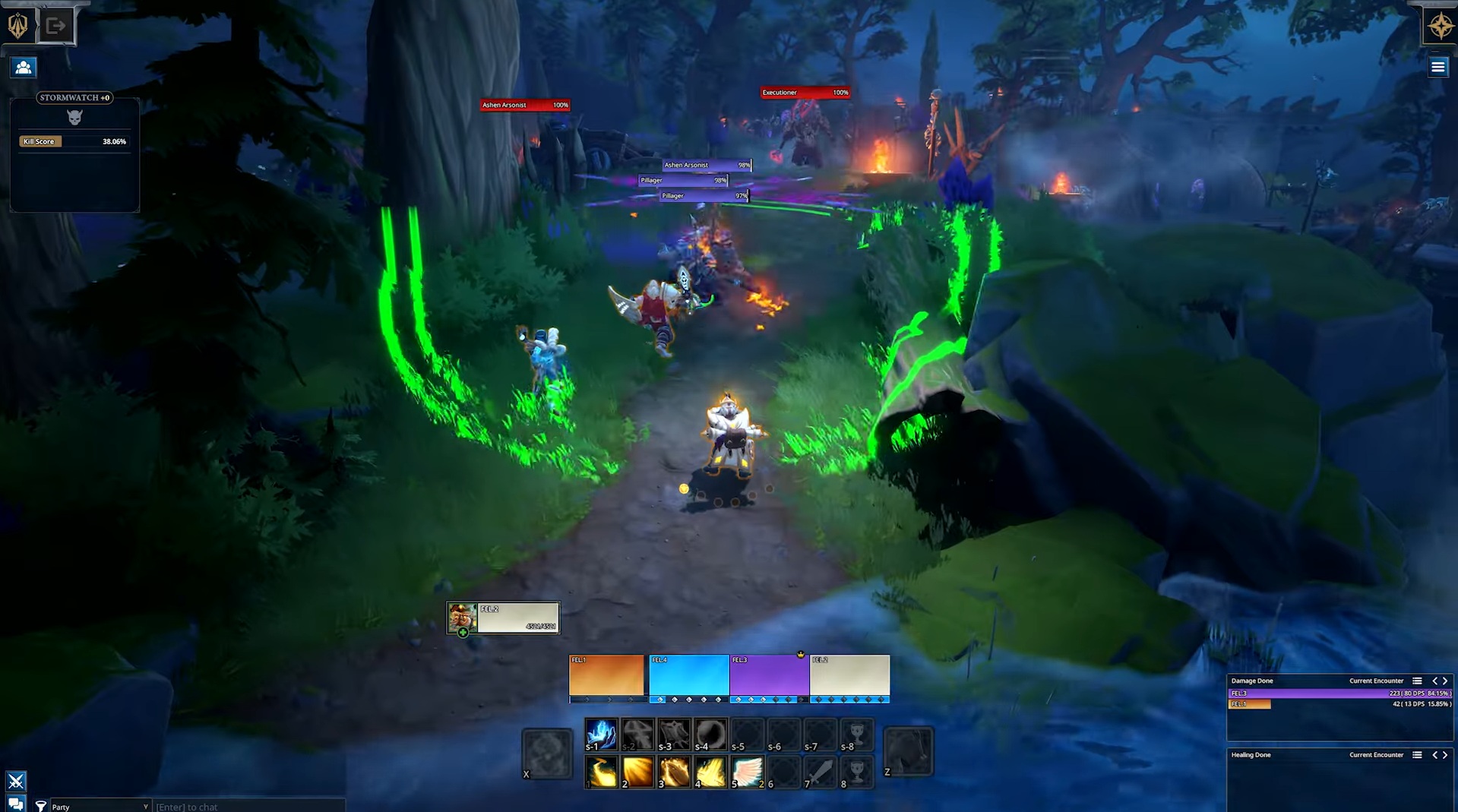Image resolution: width=1458 pixels, height=812 pixels.
Task: Click the sword icon in slot 7
Action: 820,772
